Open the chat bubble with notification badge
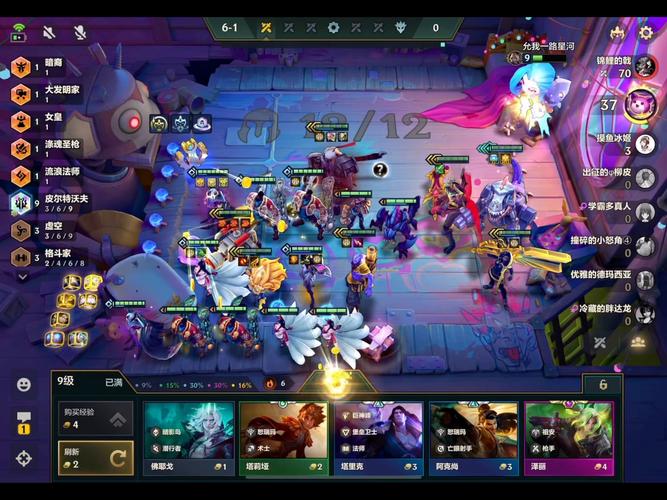Viewport: 667px width, 500px height. click(23, 420)
